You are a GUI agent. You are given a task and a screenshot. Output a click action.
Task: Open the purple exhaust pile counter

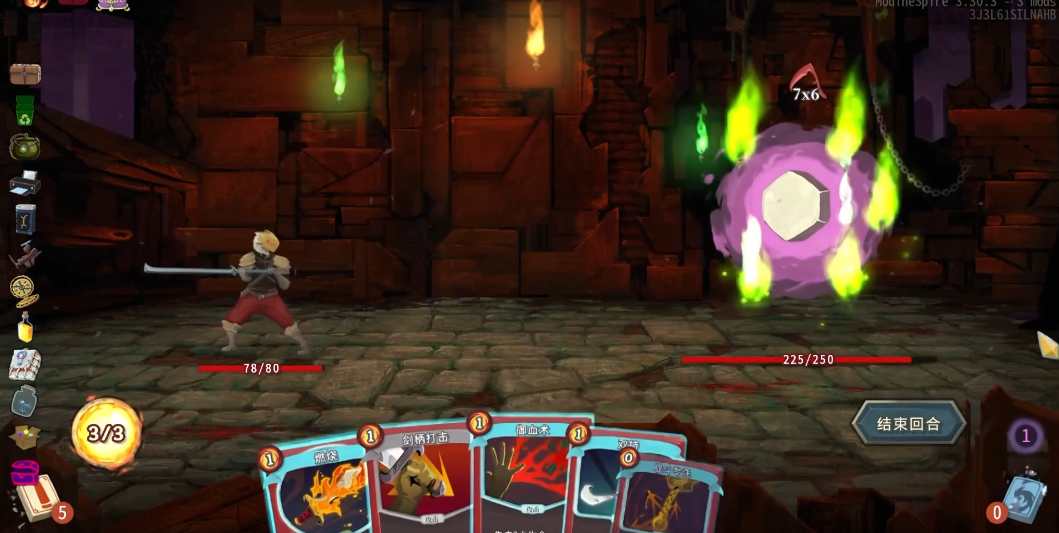[1024, 436]
